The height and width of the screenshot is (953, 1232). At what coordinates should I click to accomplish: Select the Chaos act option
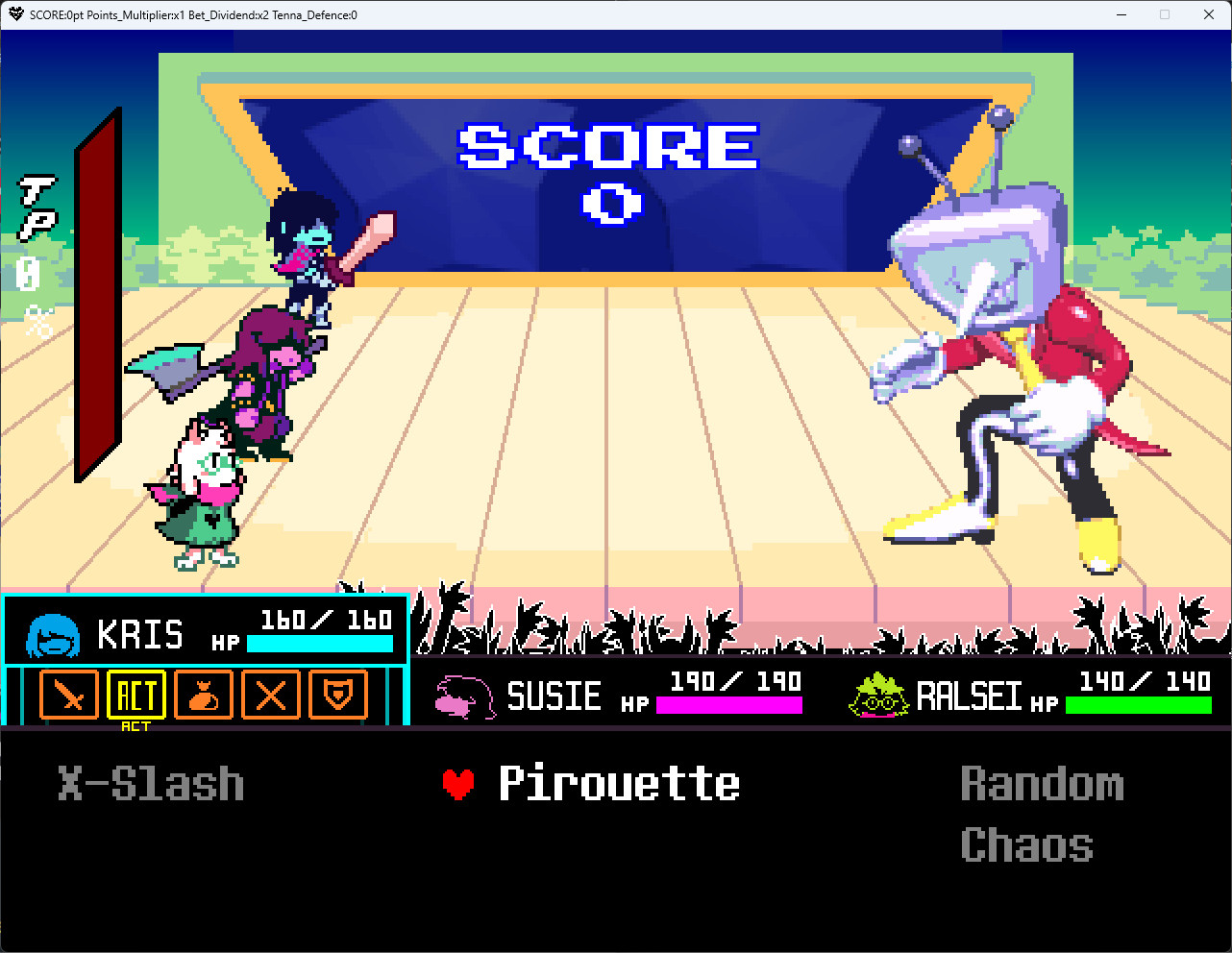pos(1026,844)
